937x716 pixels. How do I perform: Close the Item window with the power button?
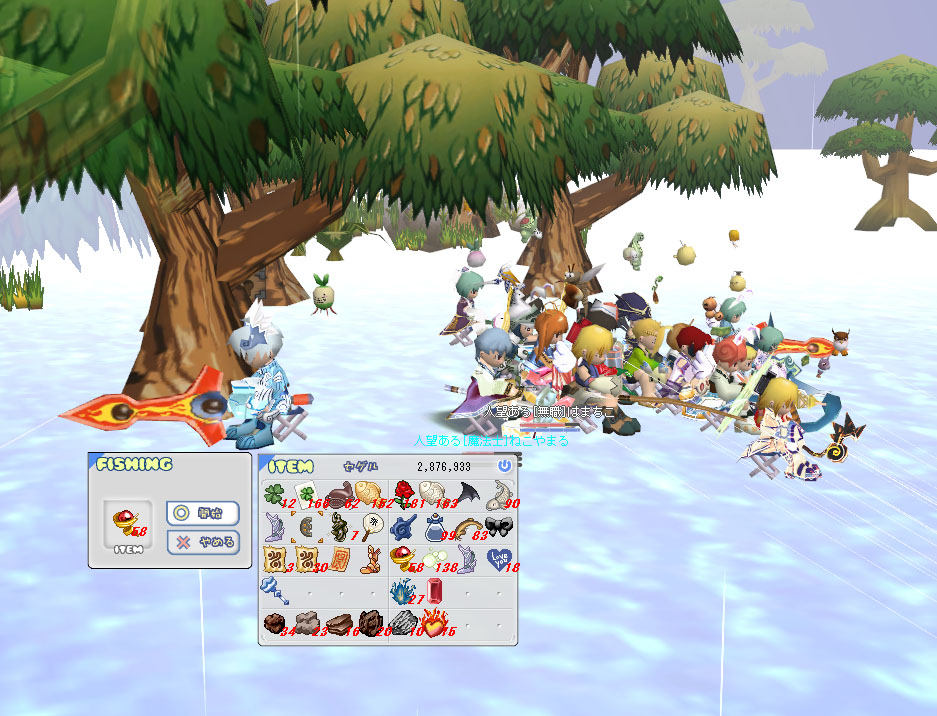pos(504,466)
